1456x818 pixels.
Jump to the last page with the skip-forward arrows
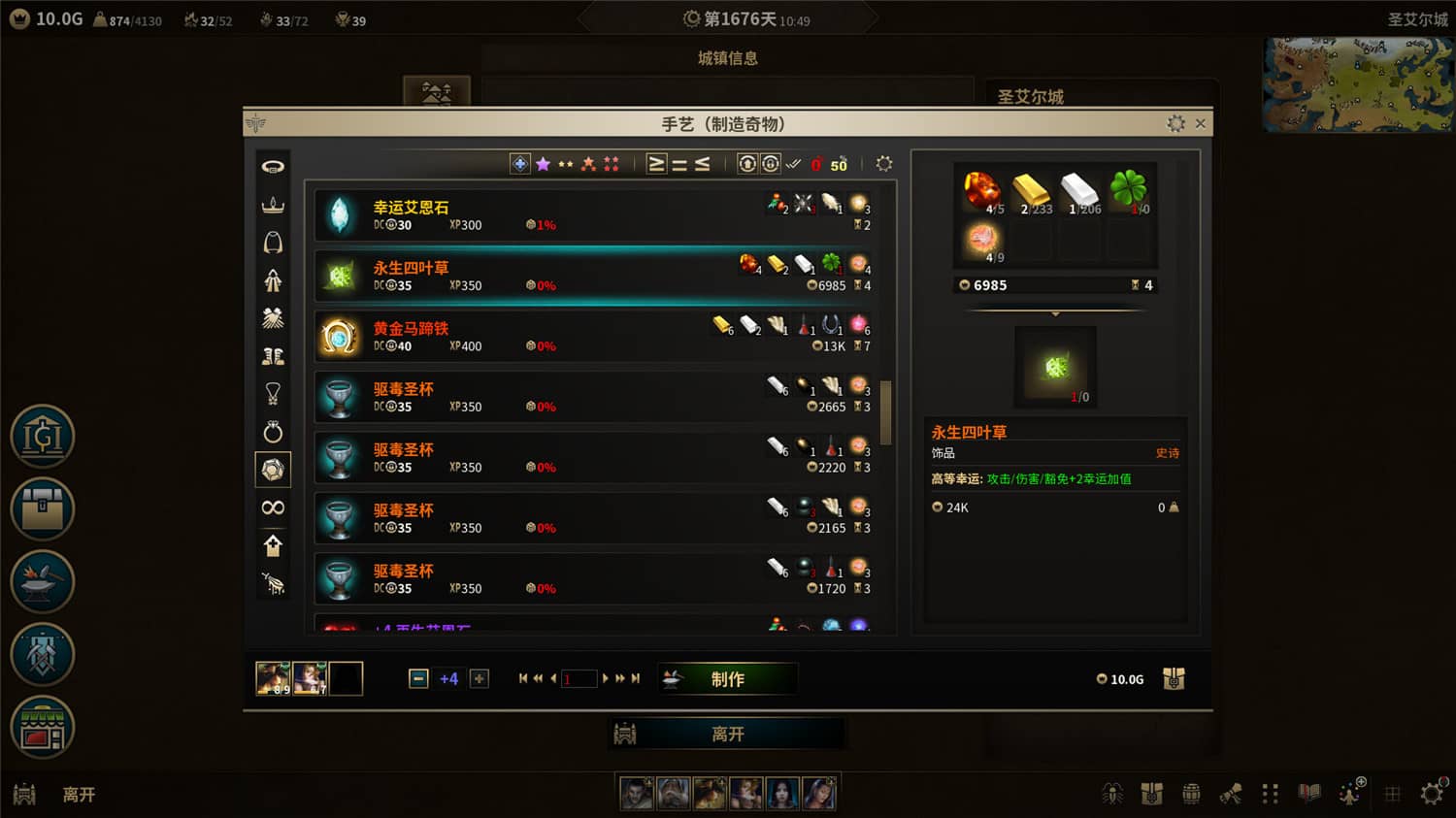tap(637, 678)
